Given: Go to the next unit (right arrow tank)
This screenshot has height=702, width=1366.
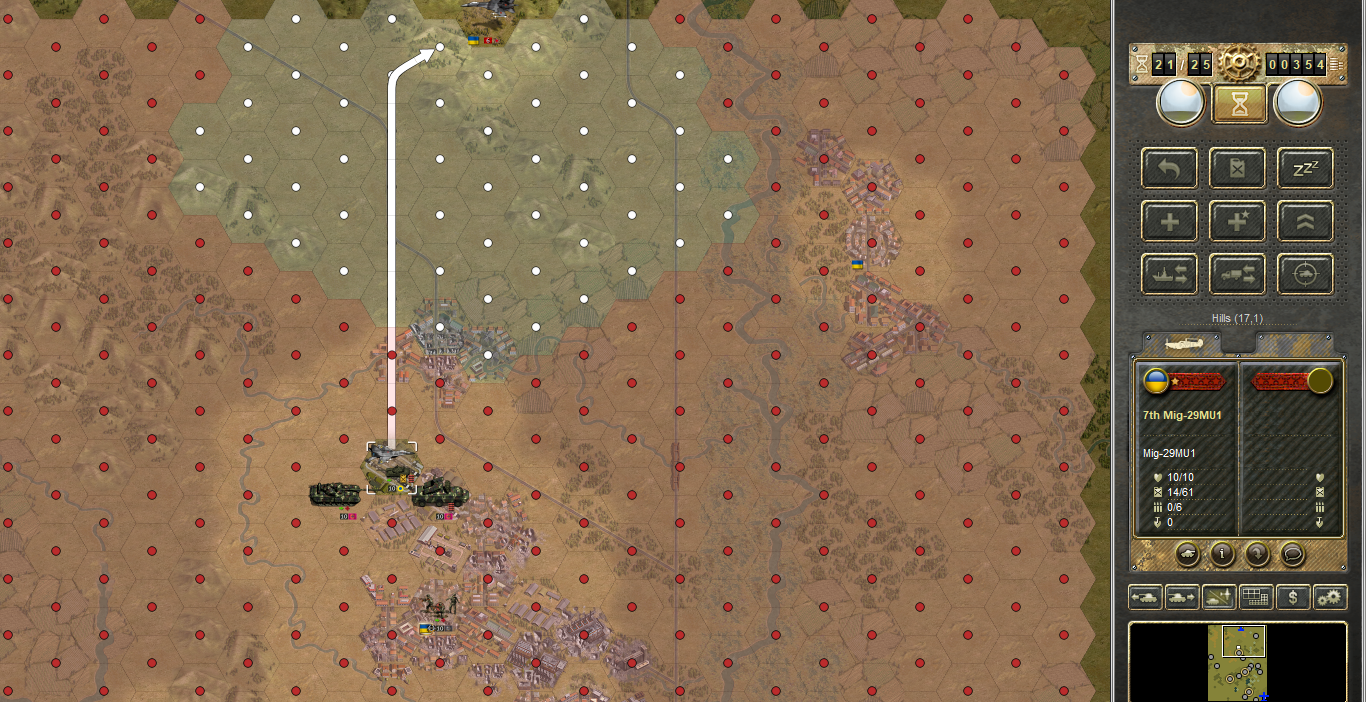Looking at the screenshot, I should point(1182,598).
